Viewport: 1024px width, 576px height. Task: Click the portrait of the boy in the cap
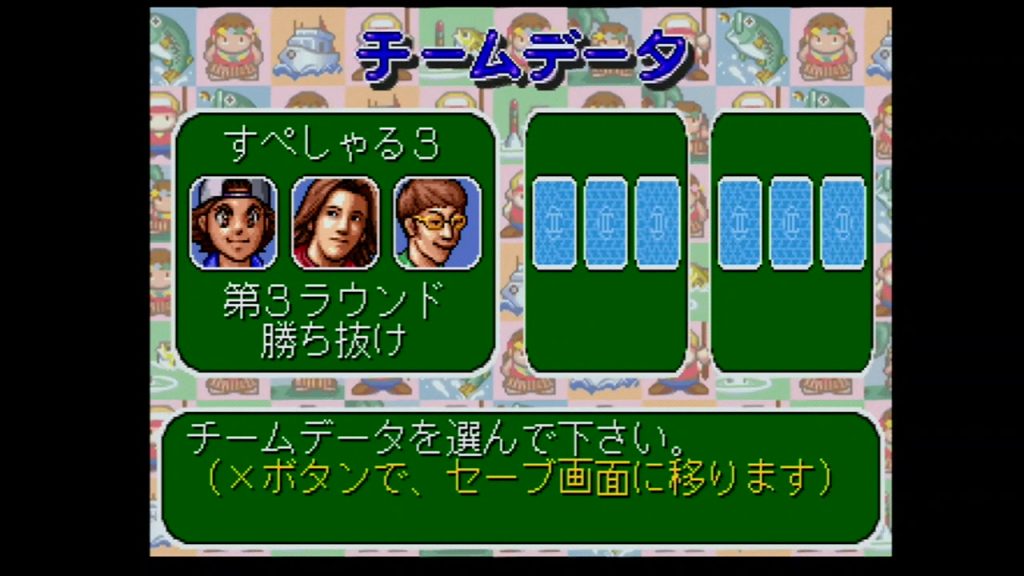(x=234, y=222)
